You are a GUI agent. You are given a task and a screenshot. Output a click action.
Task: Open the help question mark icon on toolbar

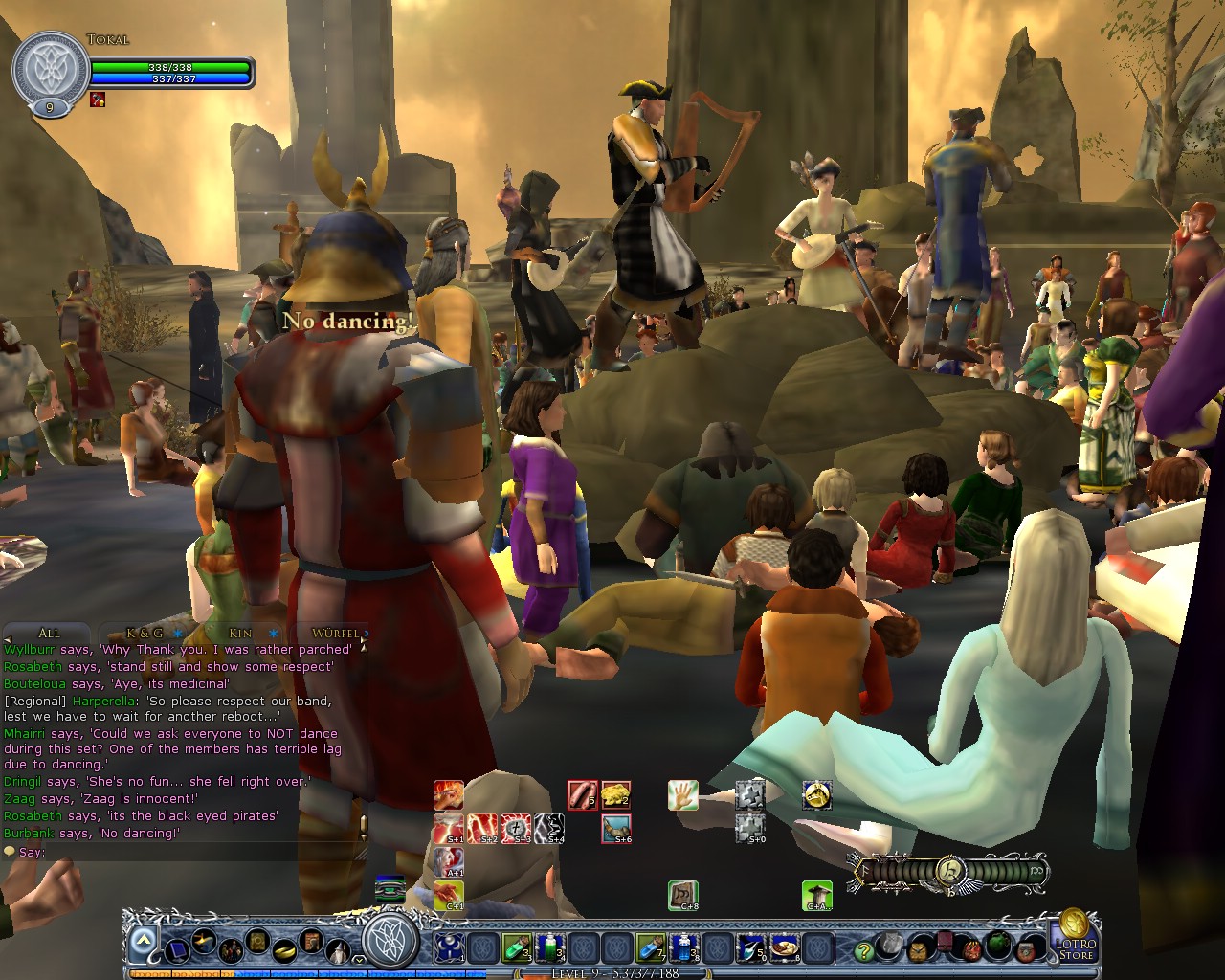coord(864,952)
